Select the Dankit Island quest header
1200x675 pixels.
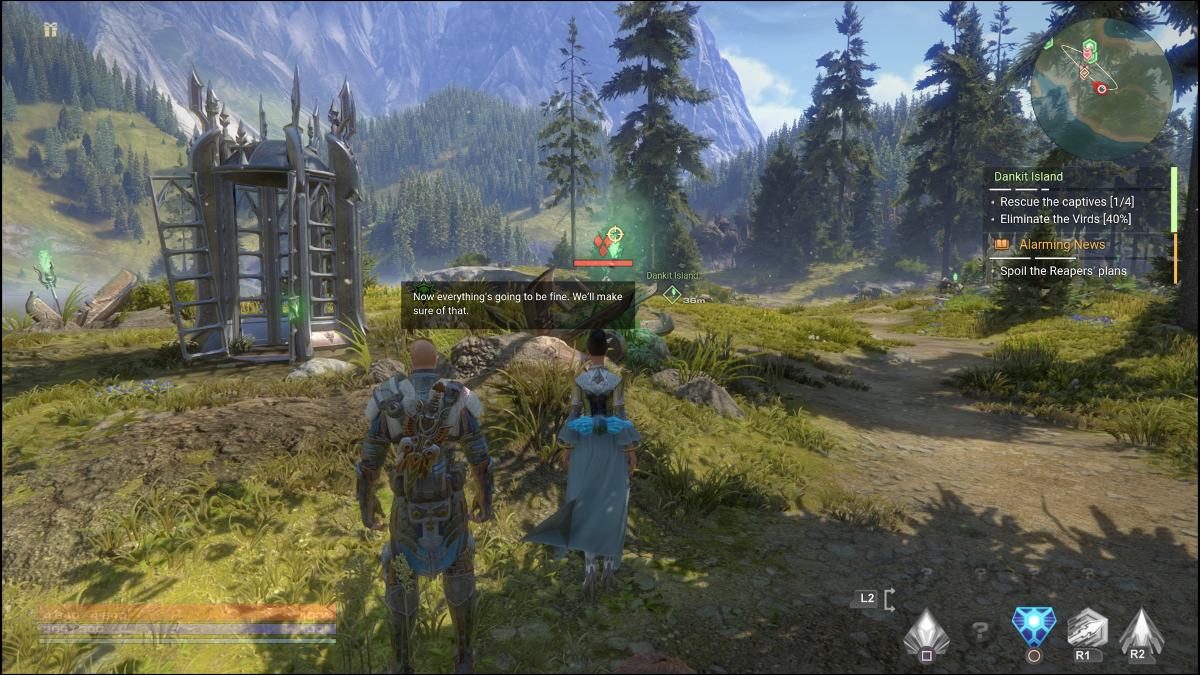pyautogui.click(x=1028, y=177)
